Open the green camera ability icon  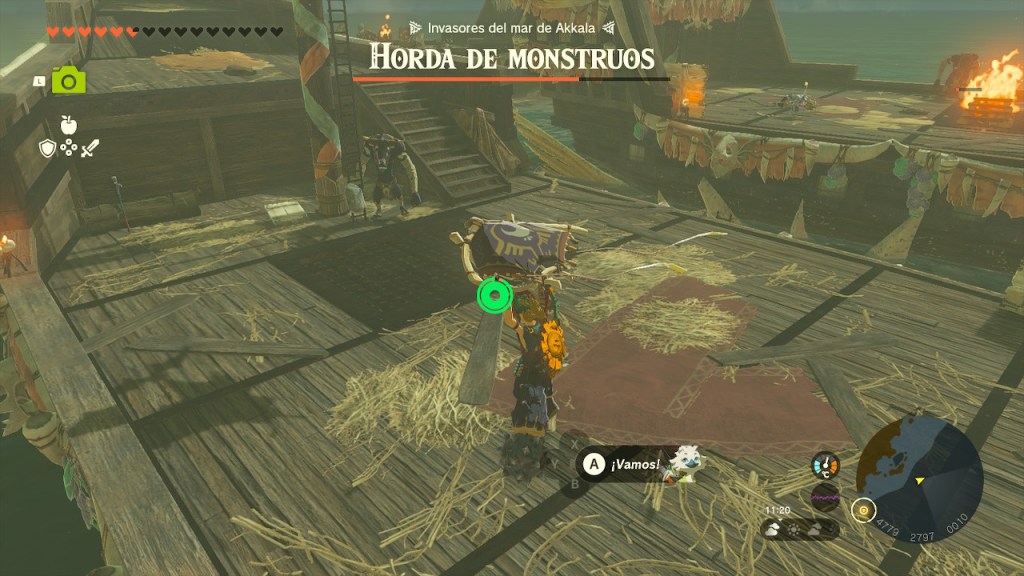point(69,80)
